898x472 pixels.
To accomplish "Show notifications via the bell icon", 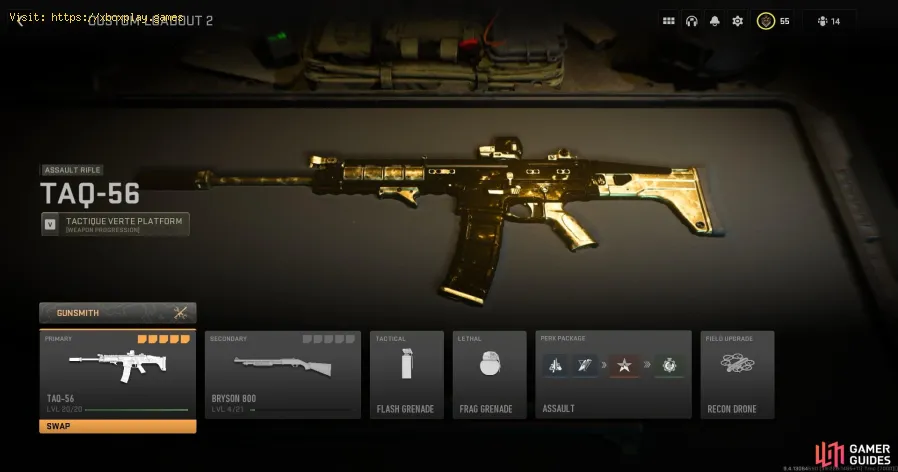I will 714,21.
